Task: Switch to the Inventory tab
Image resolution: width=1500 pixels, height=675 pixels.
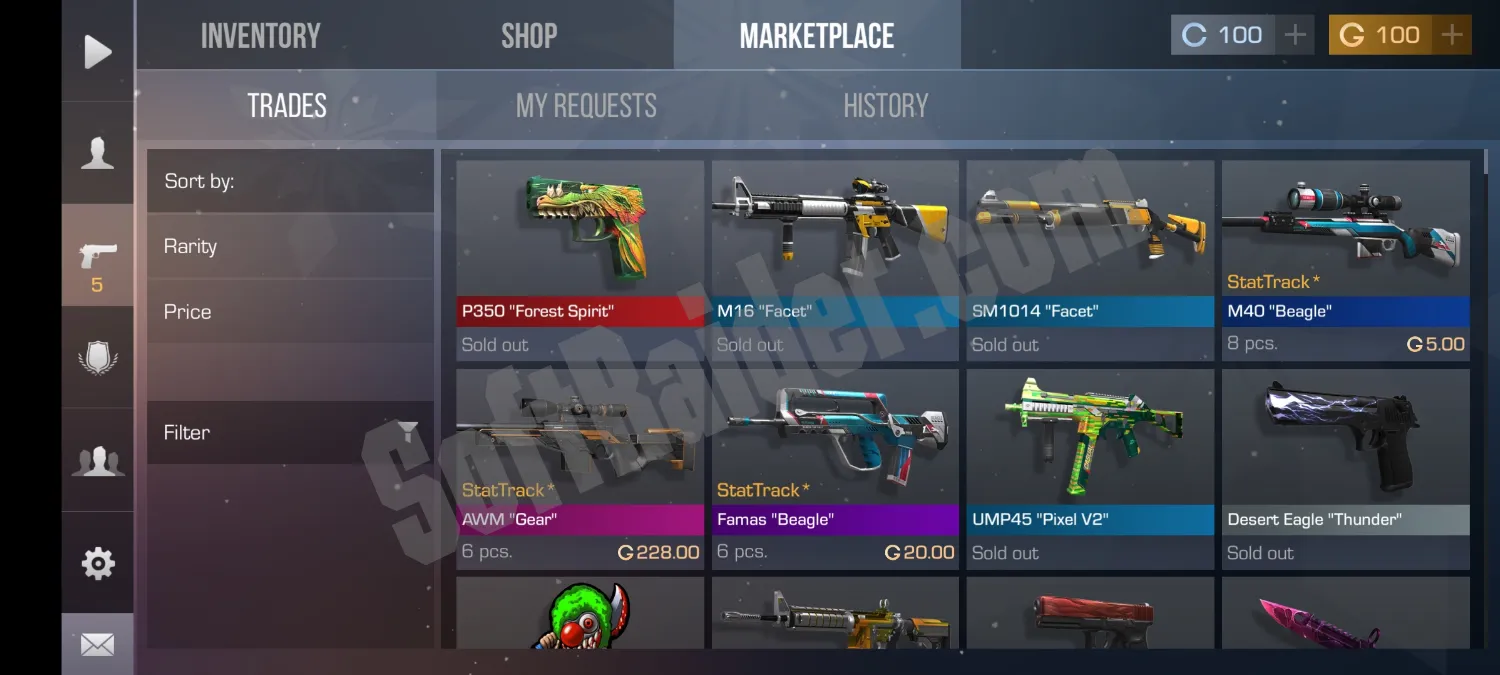Action: (x=260, y=36)
